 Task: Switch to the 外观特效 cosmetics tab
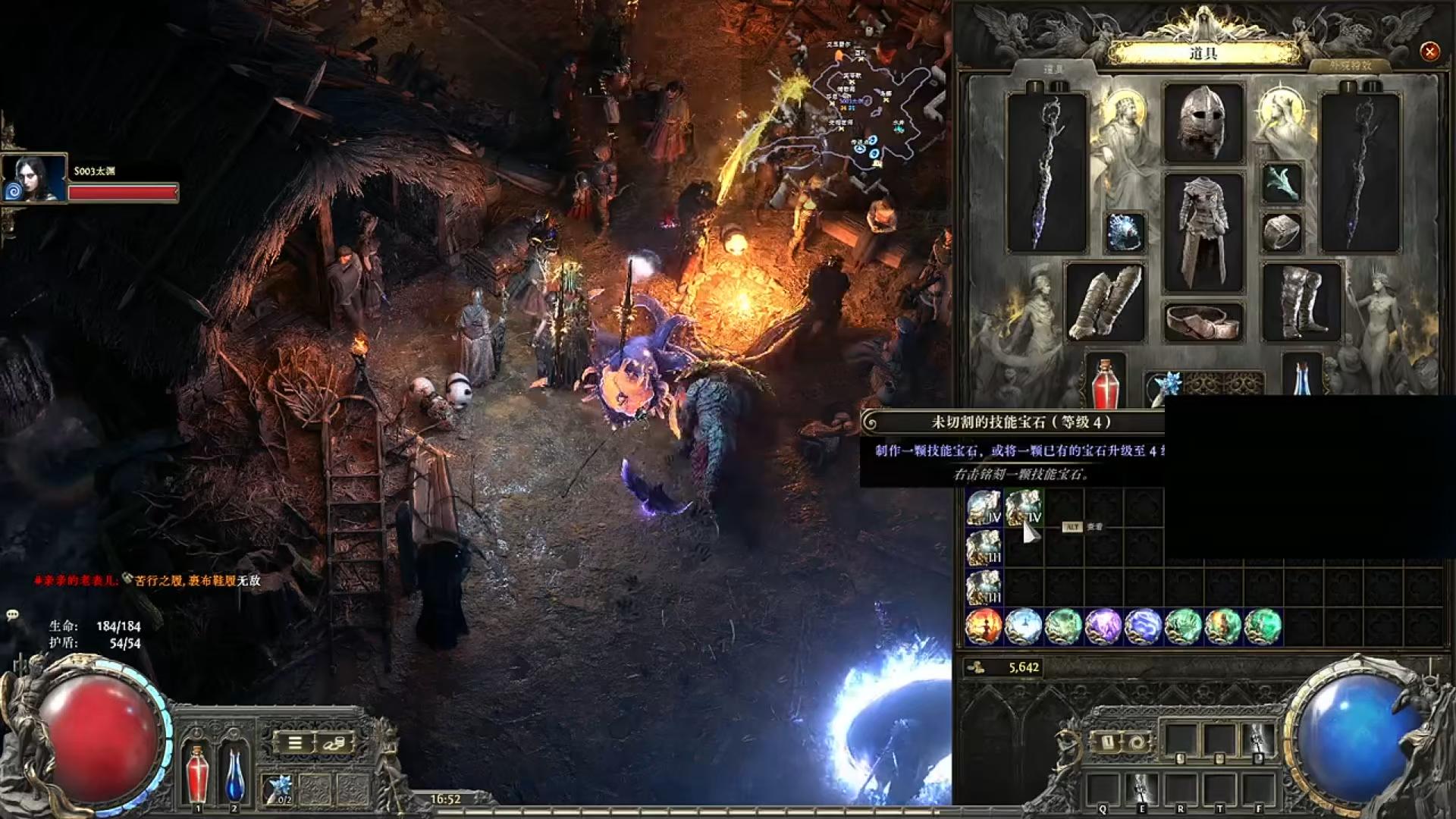(x=1350, y=66)
